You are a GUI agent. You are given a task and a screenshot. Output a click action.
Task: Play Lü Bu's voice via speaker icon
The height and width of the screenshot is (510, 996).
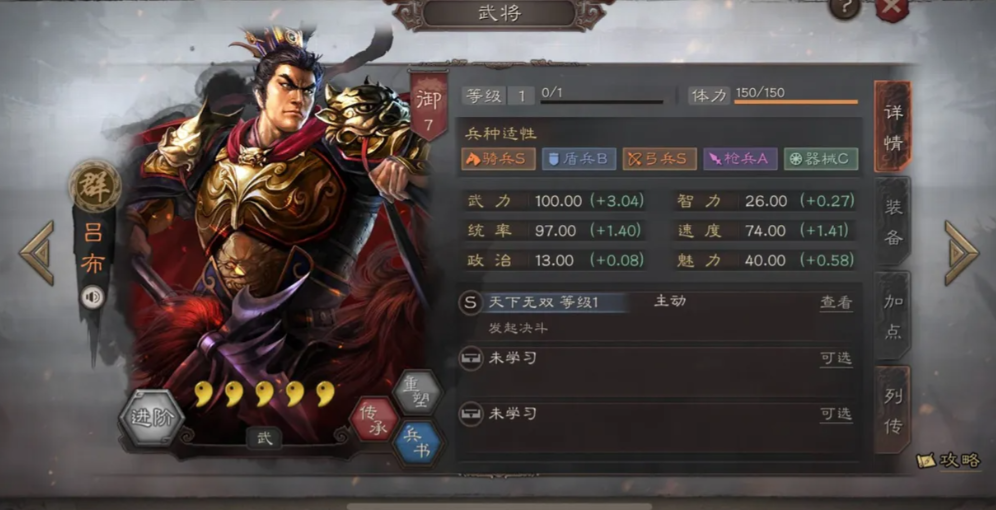click(x=93, y=297)
